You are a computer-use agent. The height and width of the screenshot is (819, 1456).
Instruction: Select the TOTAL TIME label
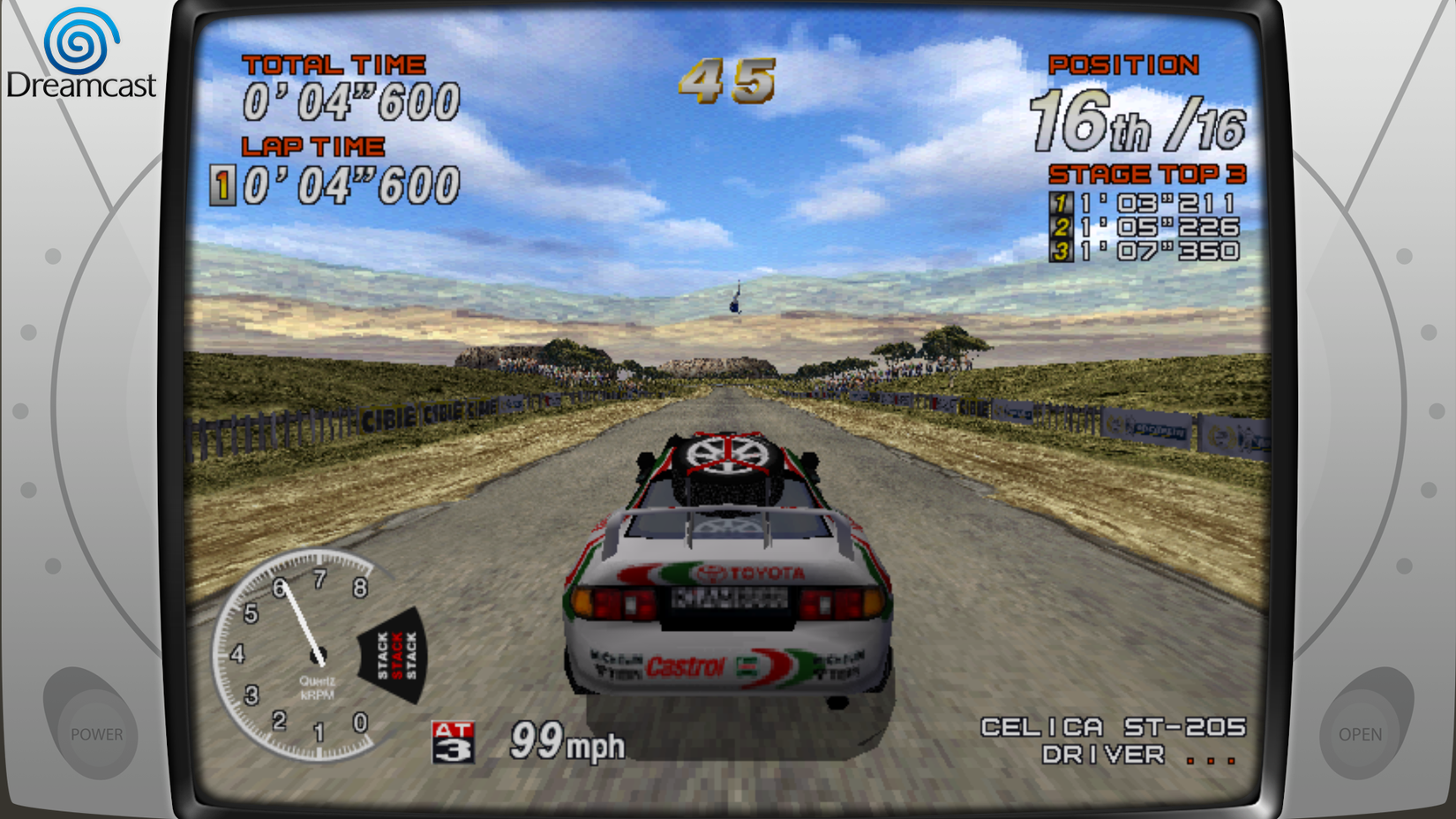click(x=335, y=64)
